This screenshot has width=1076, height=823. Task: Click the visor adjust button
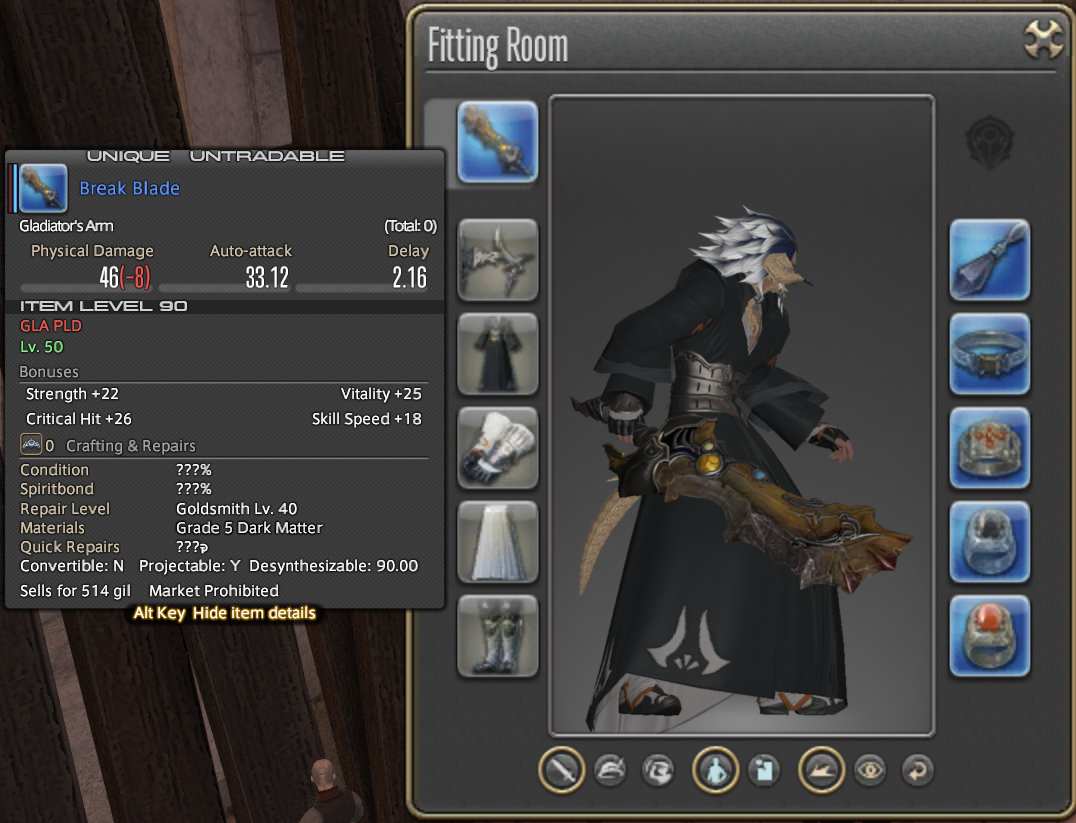658,770
